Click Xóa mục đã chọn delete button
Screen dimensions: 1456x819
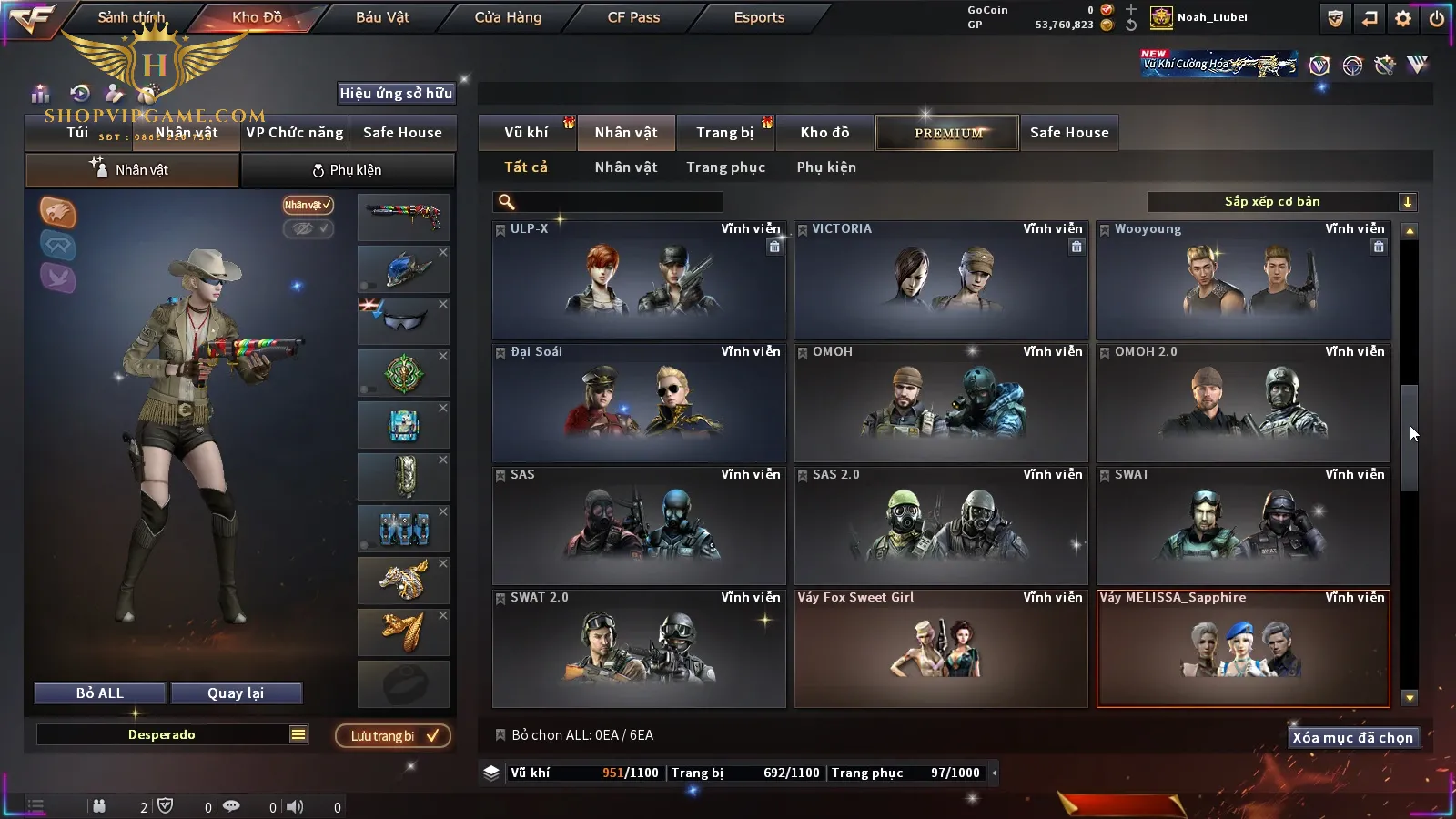point(1352,738)
